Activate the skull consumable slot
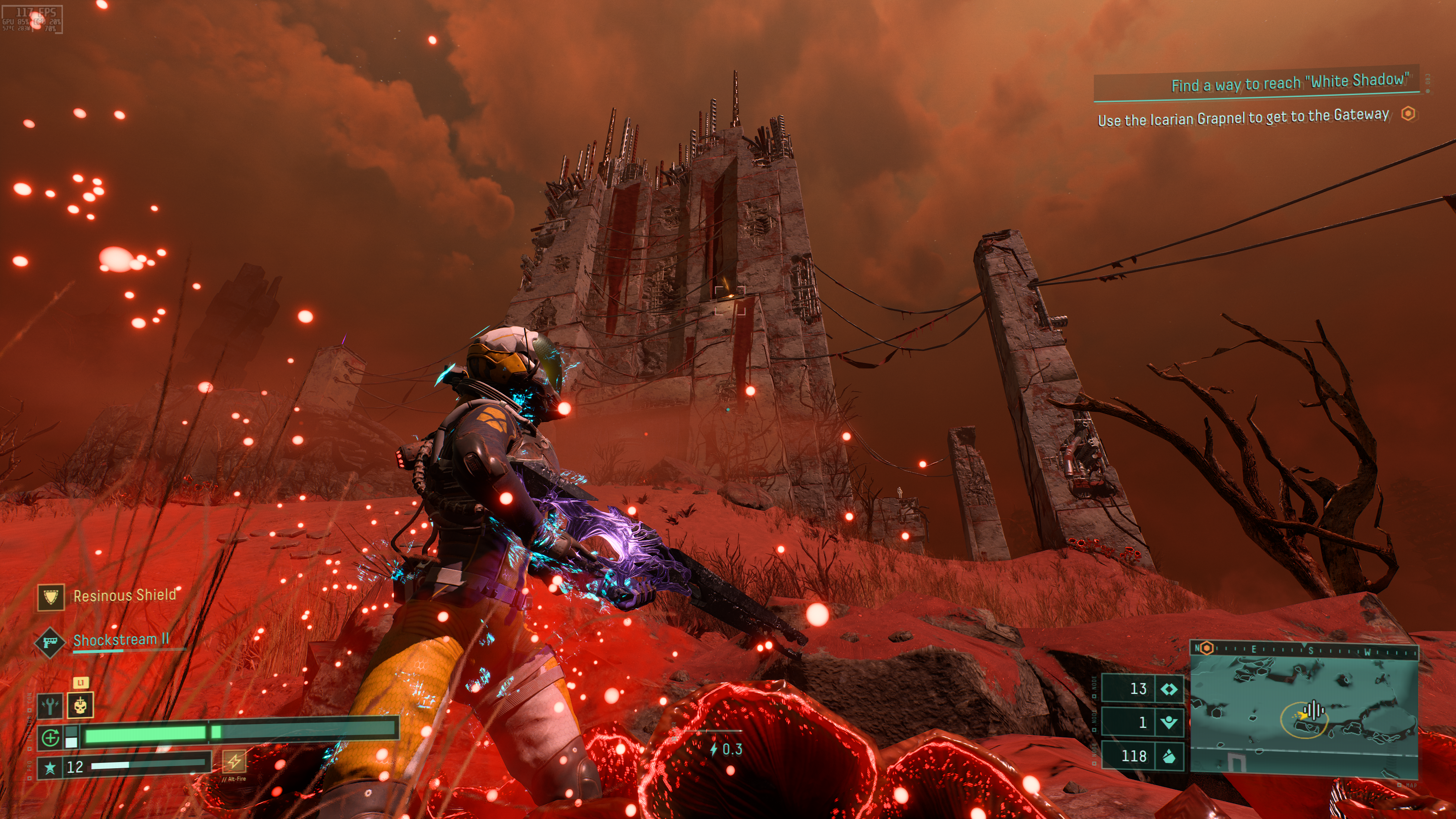The image size is (1456, 819). [x=80, y=705]
